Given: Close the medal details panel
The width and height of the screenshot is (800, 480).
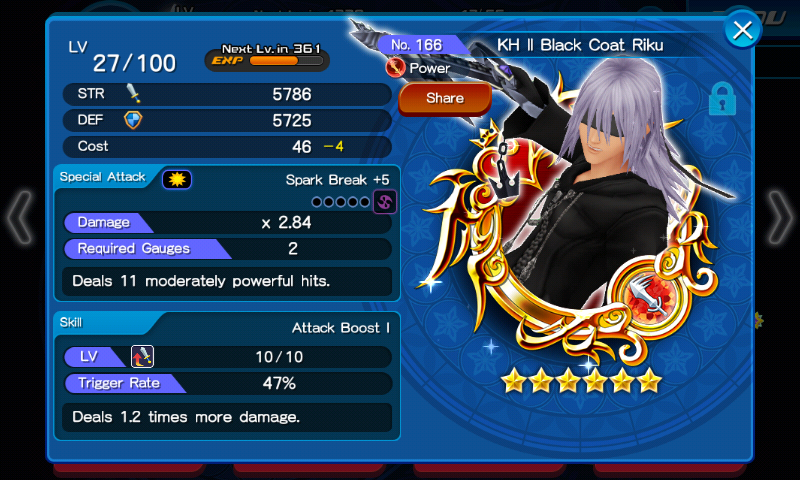Looking at the screenshot, I should (x=742, y=31).
